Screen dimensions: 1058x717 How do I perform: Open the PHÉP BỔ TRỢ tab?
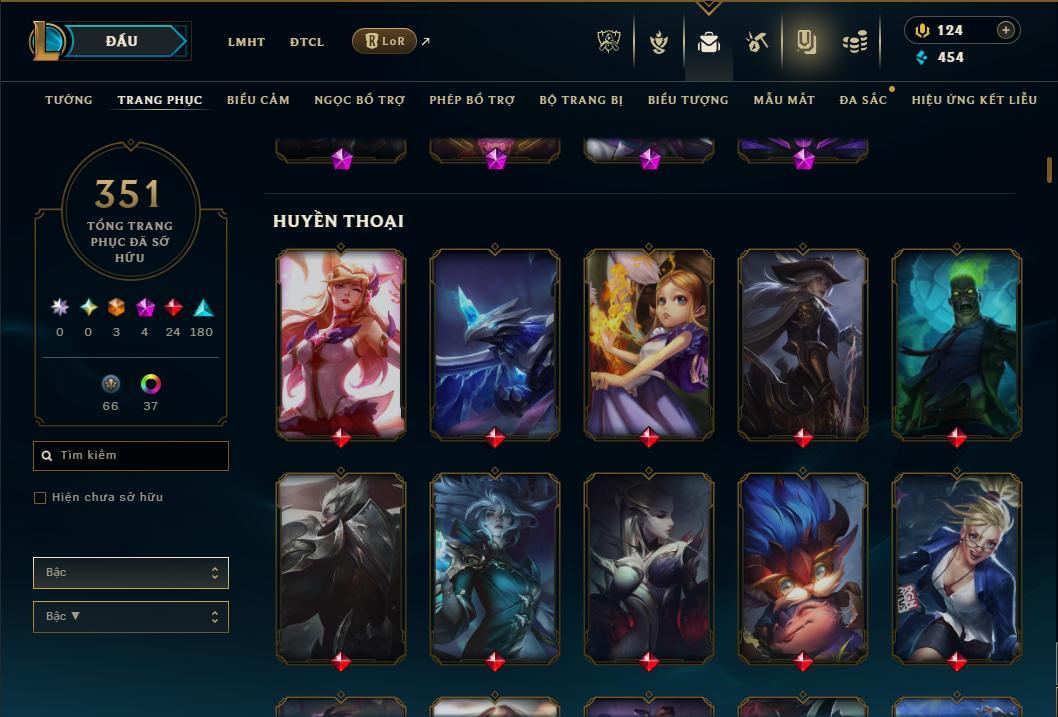(x=472, y=100)
